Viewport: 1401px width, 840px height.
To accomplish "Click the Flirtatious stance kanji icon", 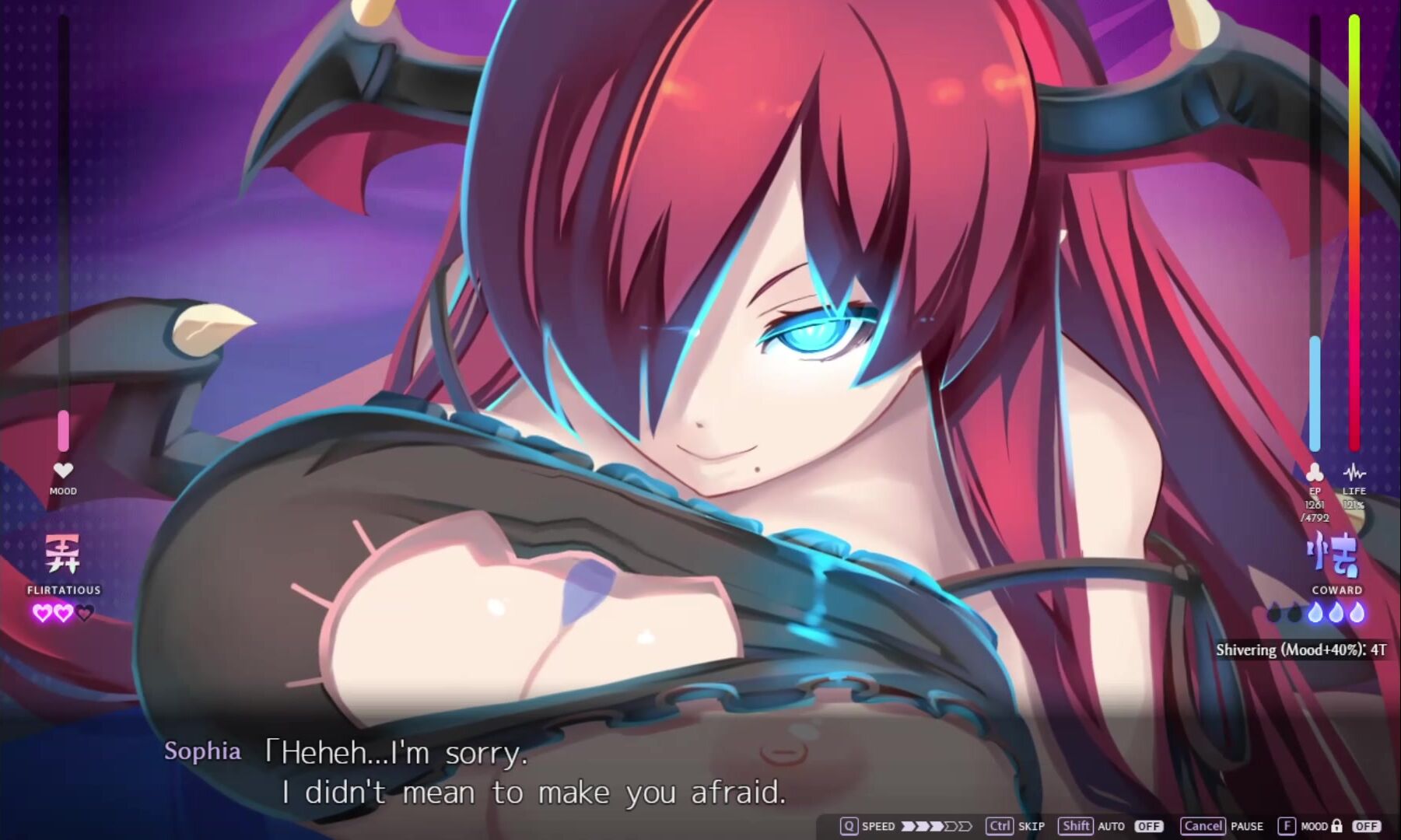I will pyautogui.click(x=63, y=554).
